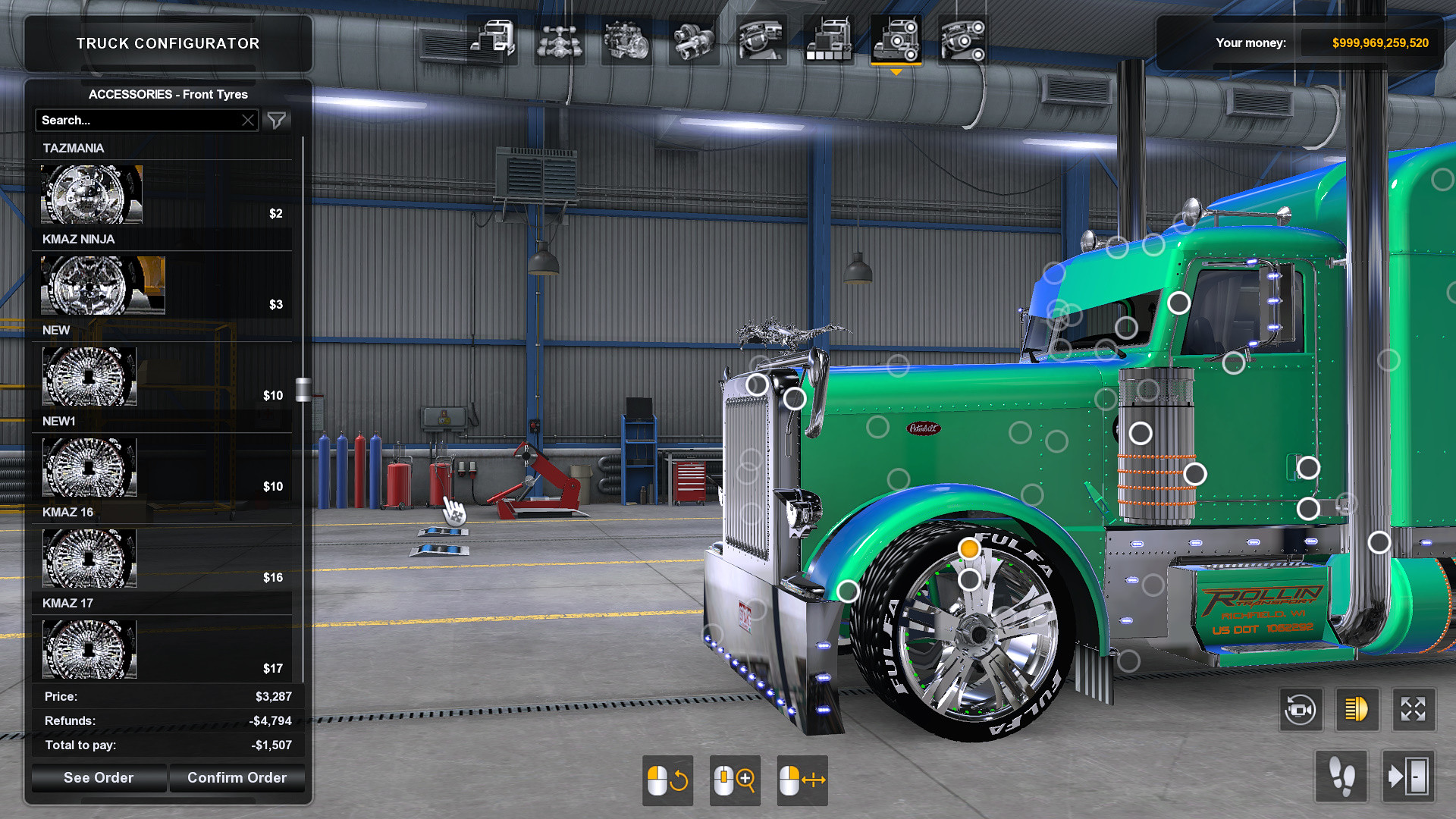
Task: Click the See Order button
Action: coord(98,777)
